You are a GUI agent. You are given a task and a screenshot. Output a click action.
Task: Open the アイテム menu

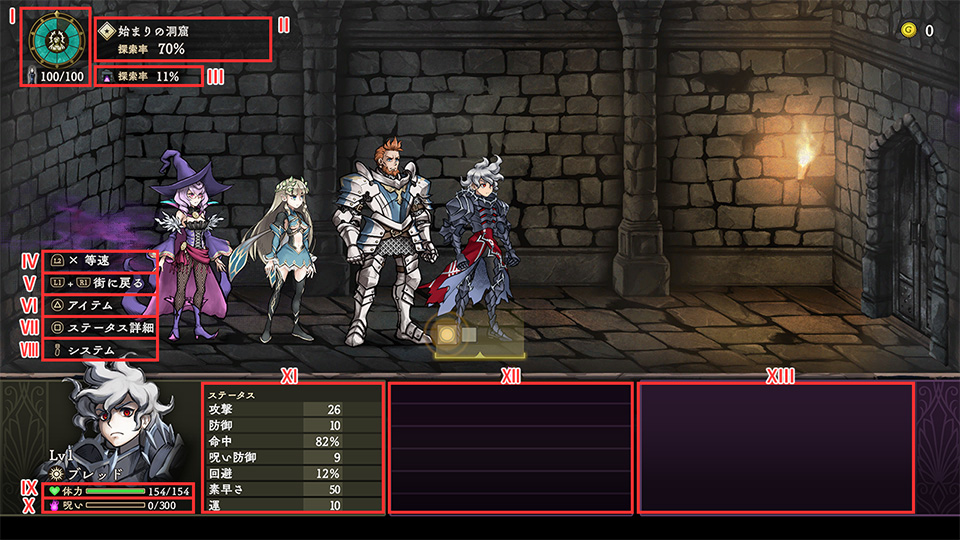click(x=96, y=305)
